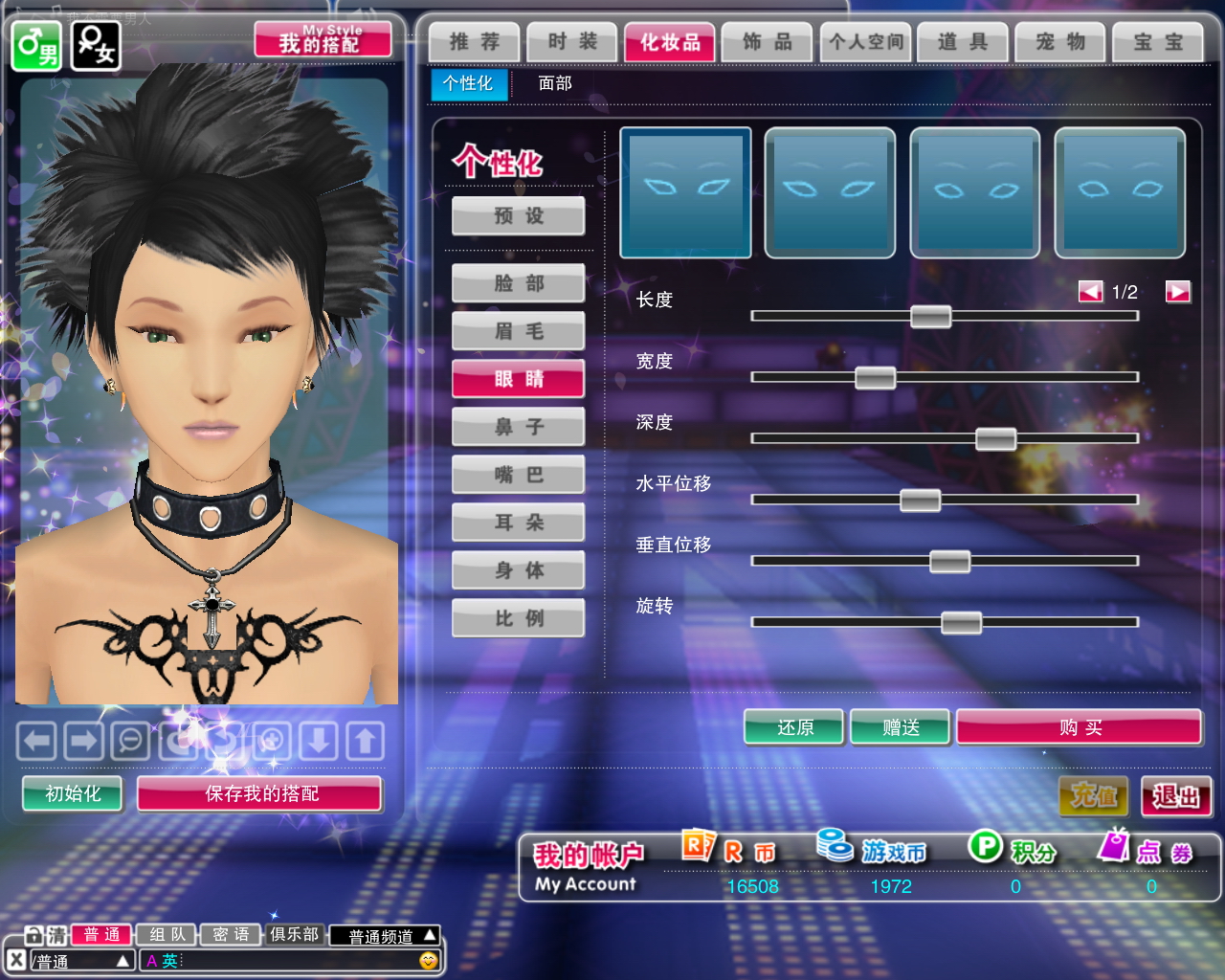
Task: Click 还原 to restore settings
Action: click(x=794, y=727)
